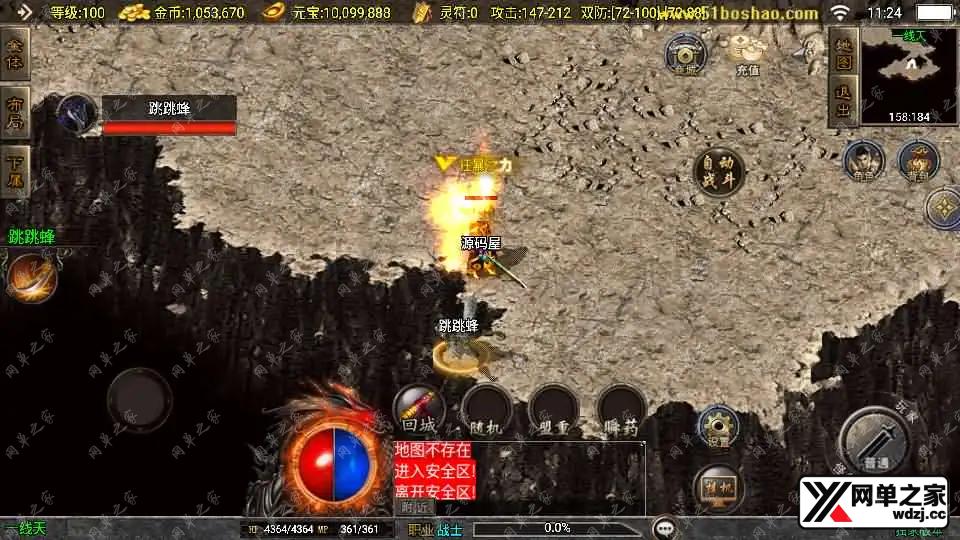Viewport: 960px width, 540px height.
Task: Switch to the 附近 nearby chat tab
Action: 419,506
